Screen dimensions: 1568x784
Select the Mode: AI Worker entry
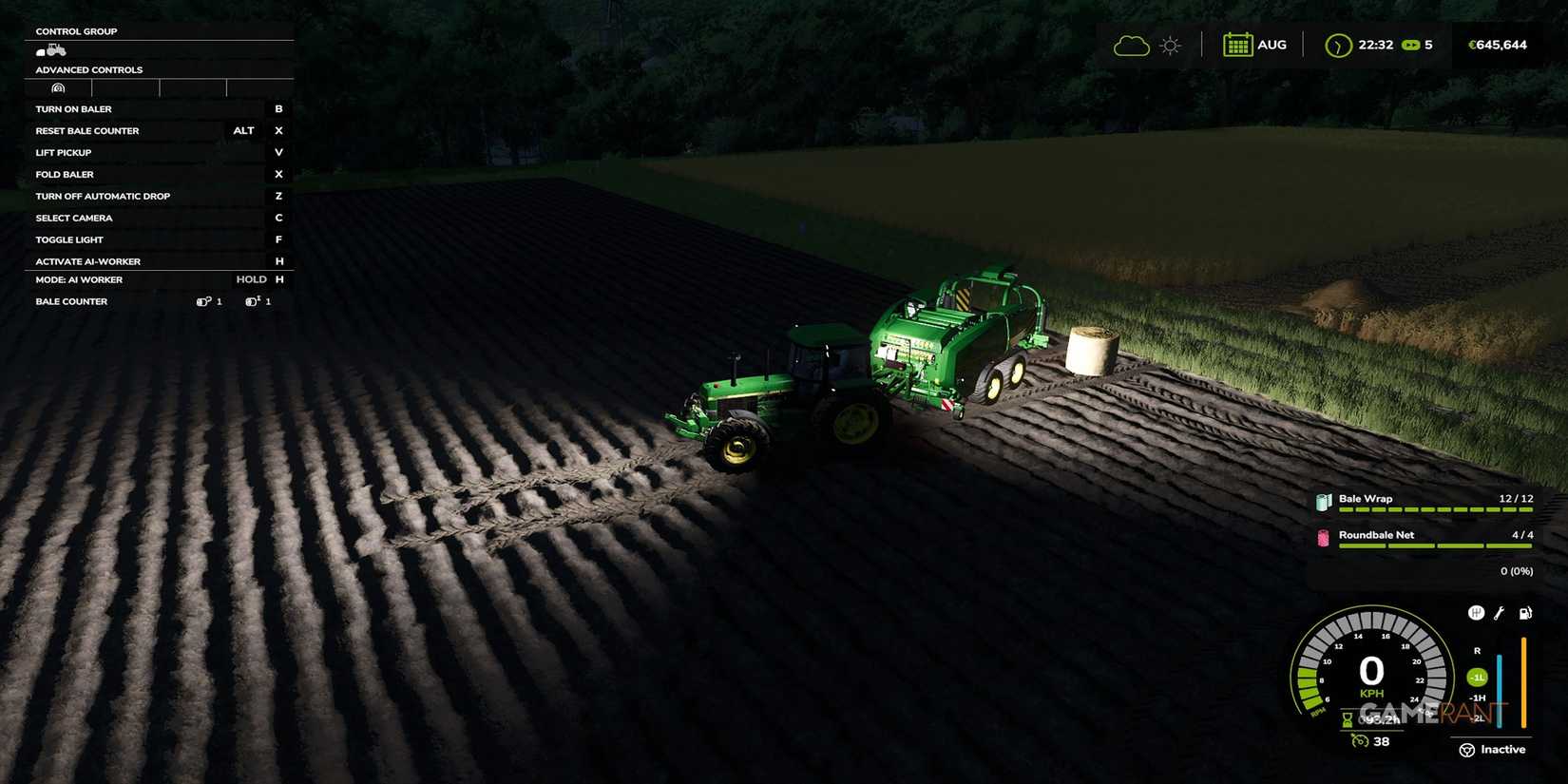pyautogui.click(x=78, y=279)
